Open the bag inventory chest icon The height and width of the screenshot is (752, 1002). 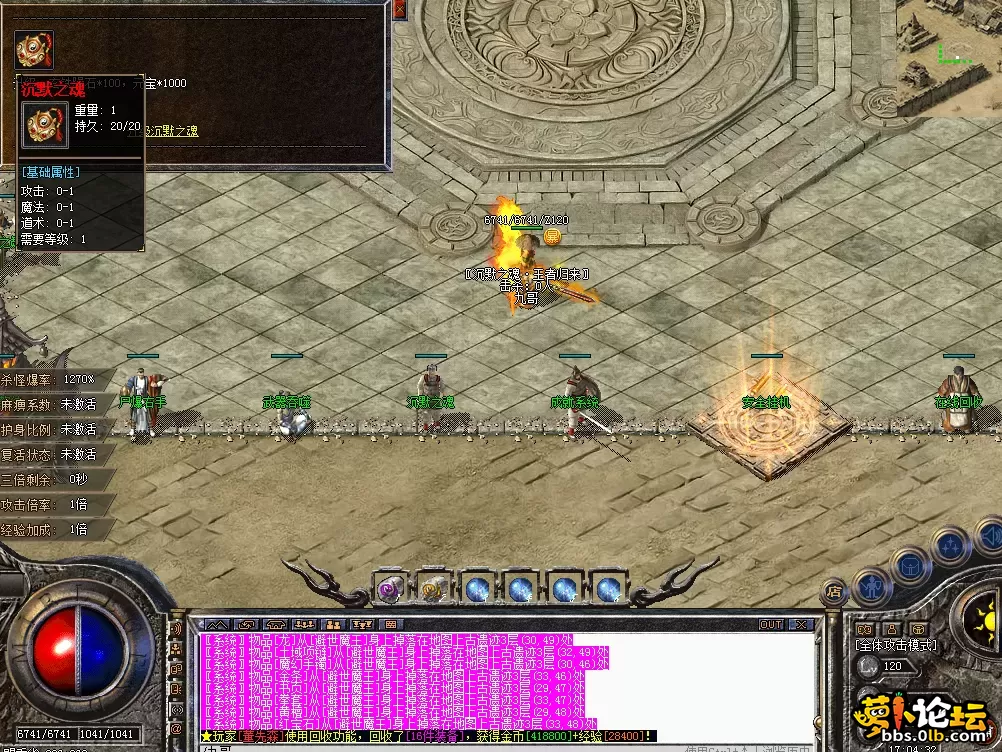click(x=910, y=566)
